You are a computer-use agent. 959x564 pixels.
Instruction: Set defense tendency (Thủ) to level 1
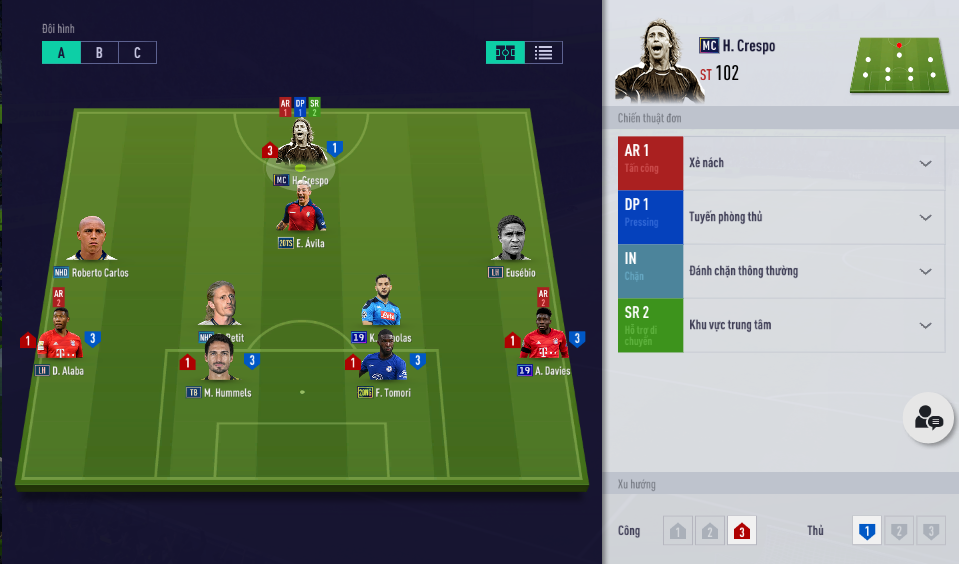(867, 532)
